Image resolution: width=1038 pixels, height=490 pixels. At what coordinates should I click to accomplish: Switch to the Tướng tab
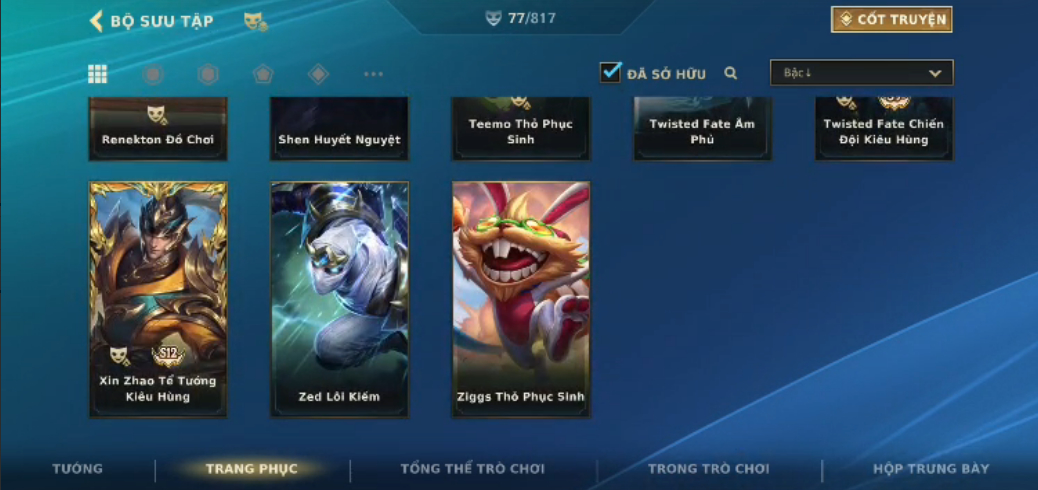click(x=77, y=469)
